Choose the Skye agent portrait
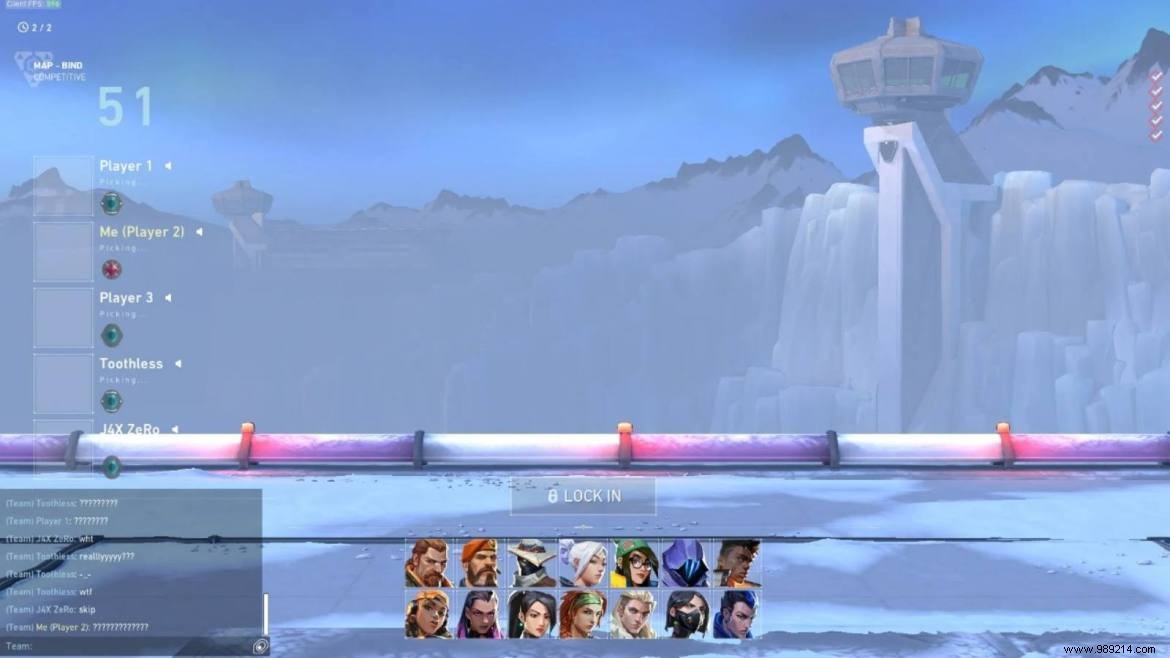 [x=582, y=614]
